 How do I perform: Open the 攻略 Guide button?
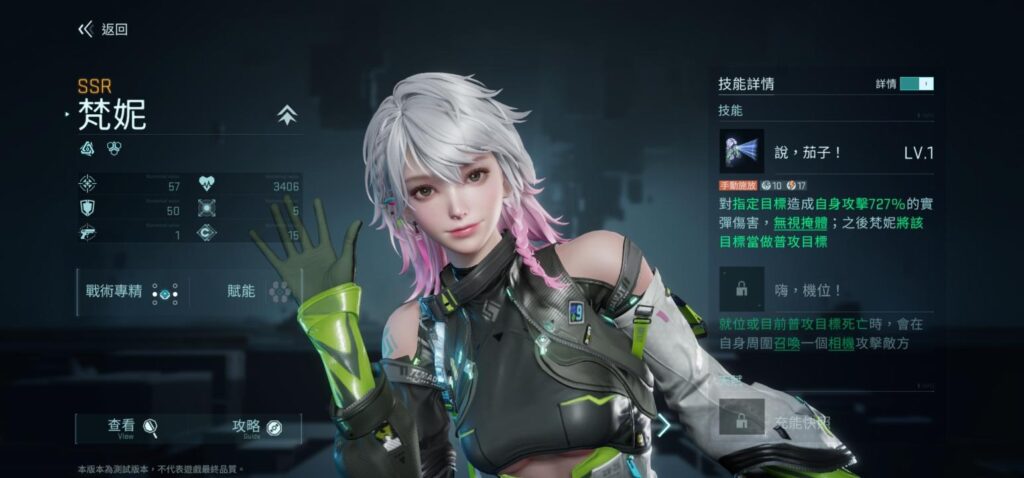[x=257, y=428]
